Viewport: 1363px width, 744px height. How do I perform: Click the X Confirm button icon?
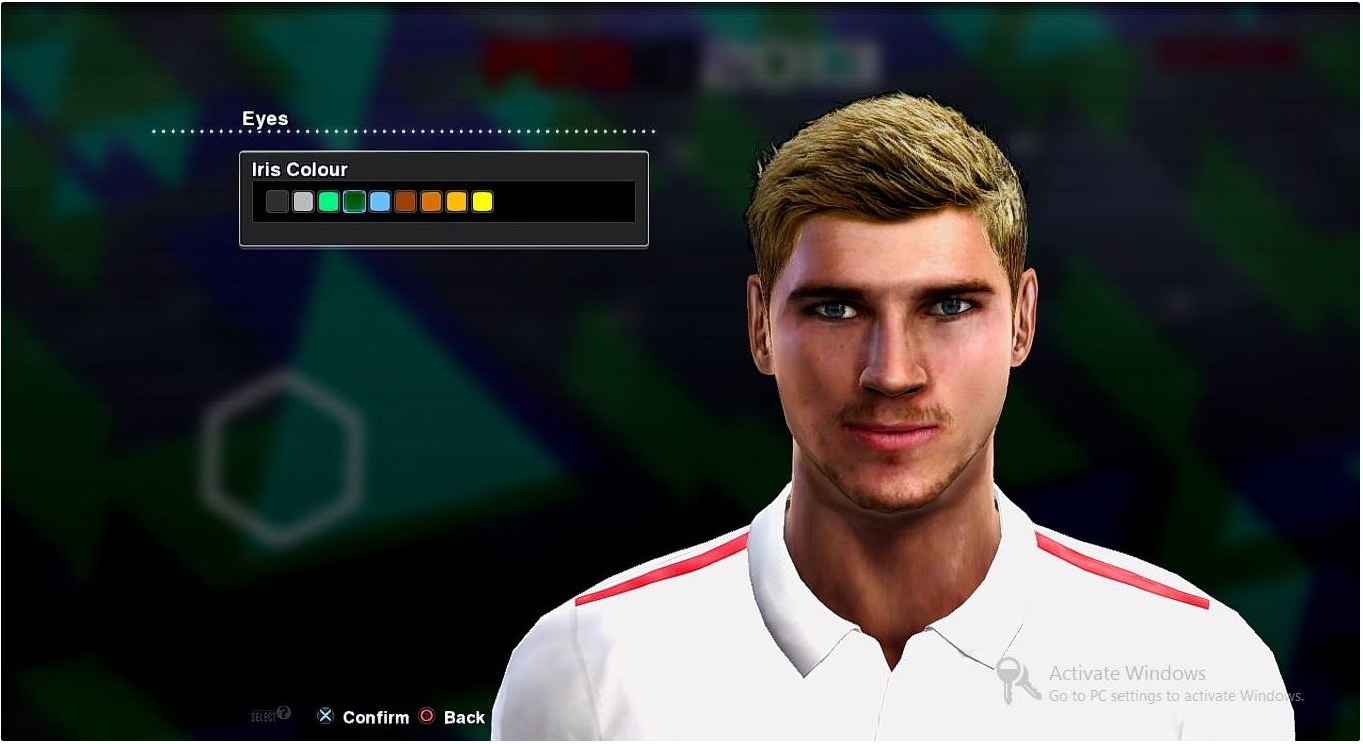point(325,716)
